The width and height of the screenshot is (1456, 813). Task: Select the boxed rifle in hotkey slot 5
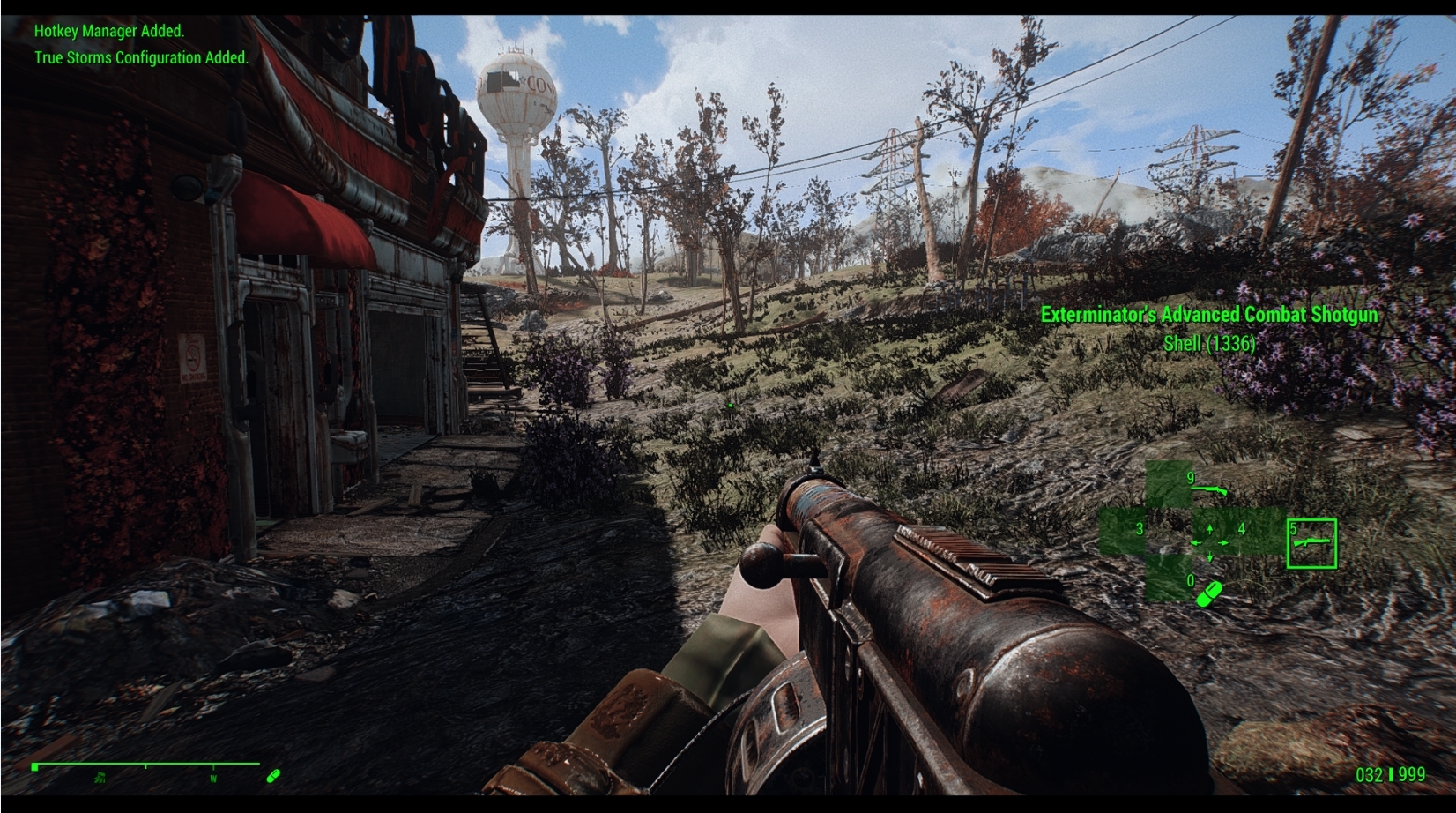[x=1312, y=543]
